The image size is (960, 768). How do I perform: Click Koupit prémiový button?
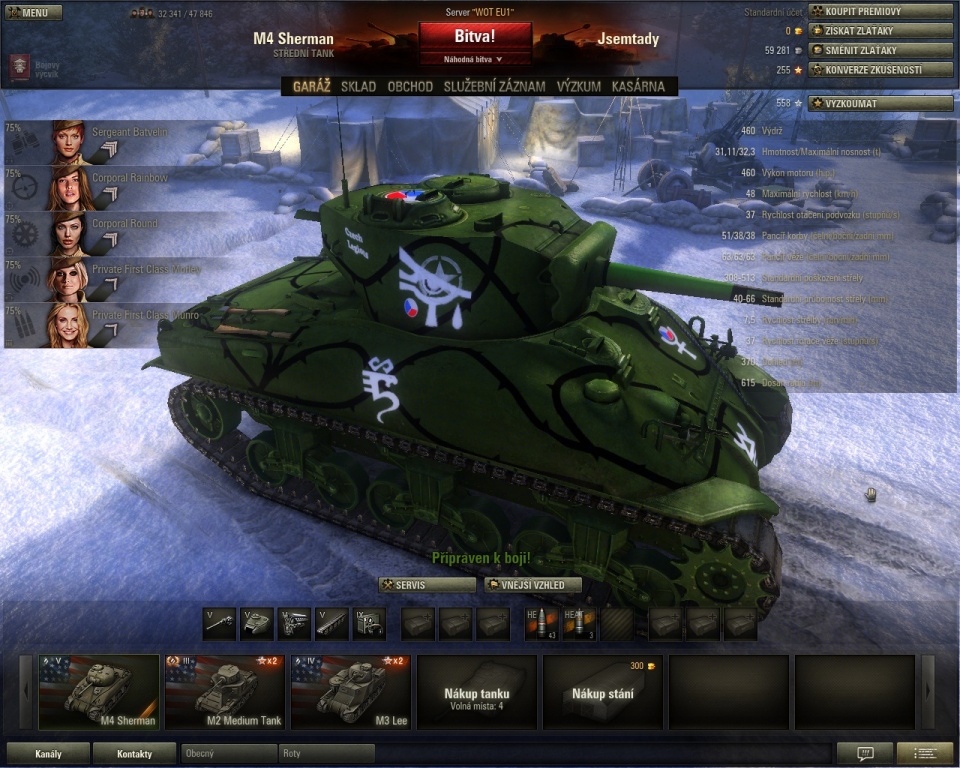(880, 12)
